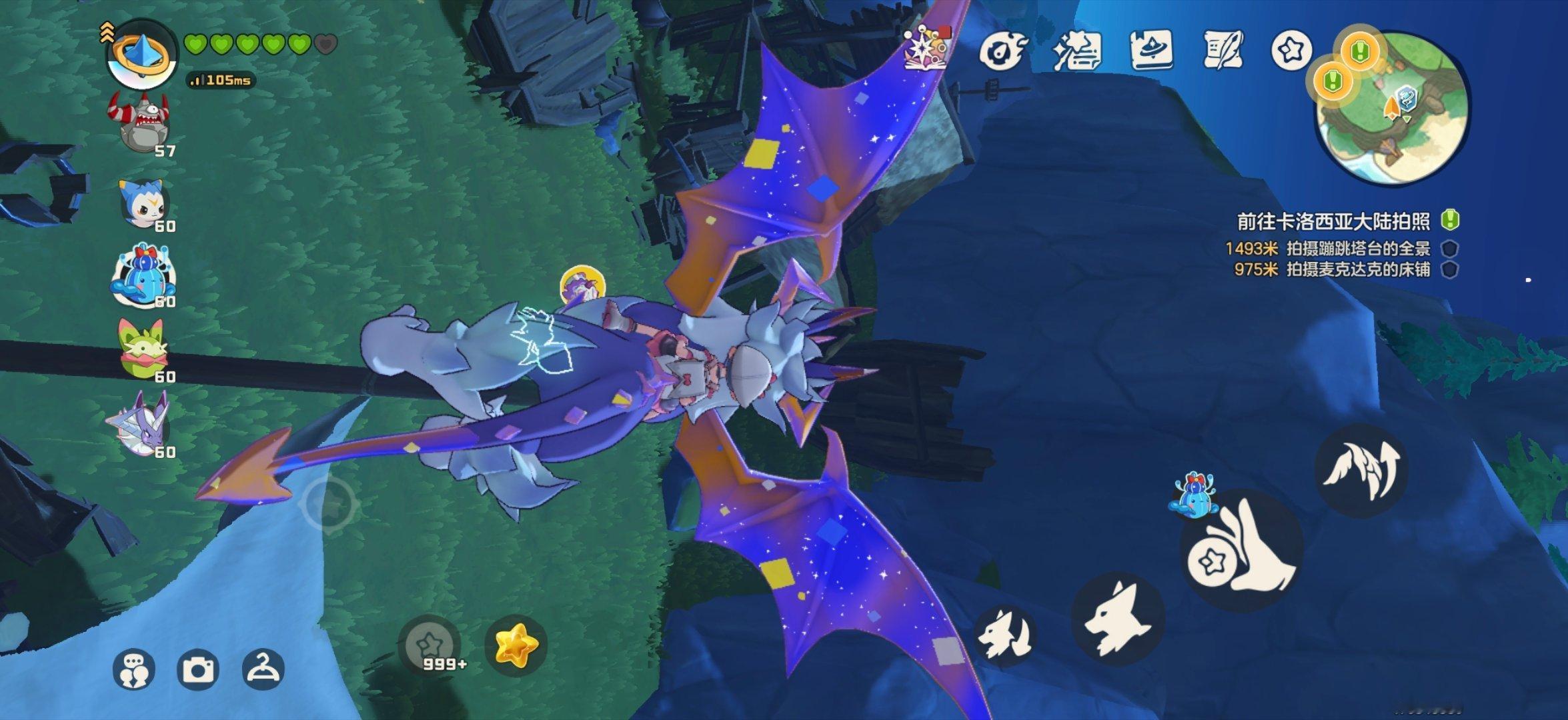This screenshot has width=1568, height=720.
Task: Select the blue cat pet
Action: click(143, 203)
